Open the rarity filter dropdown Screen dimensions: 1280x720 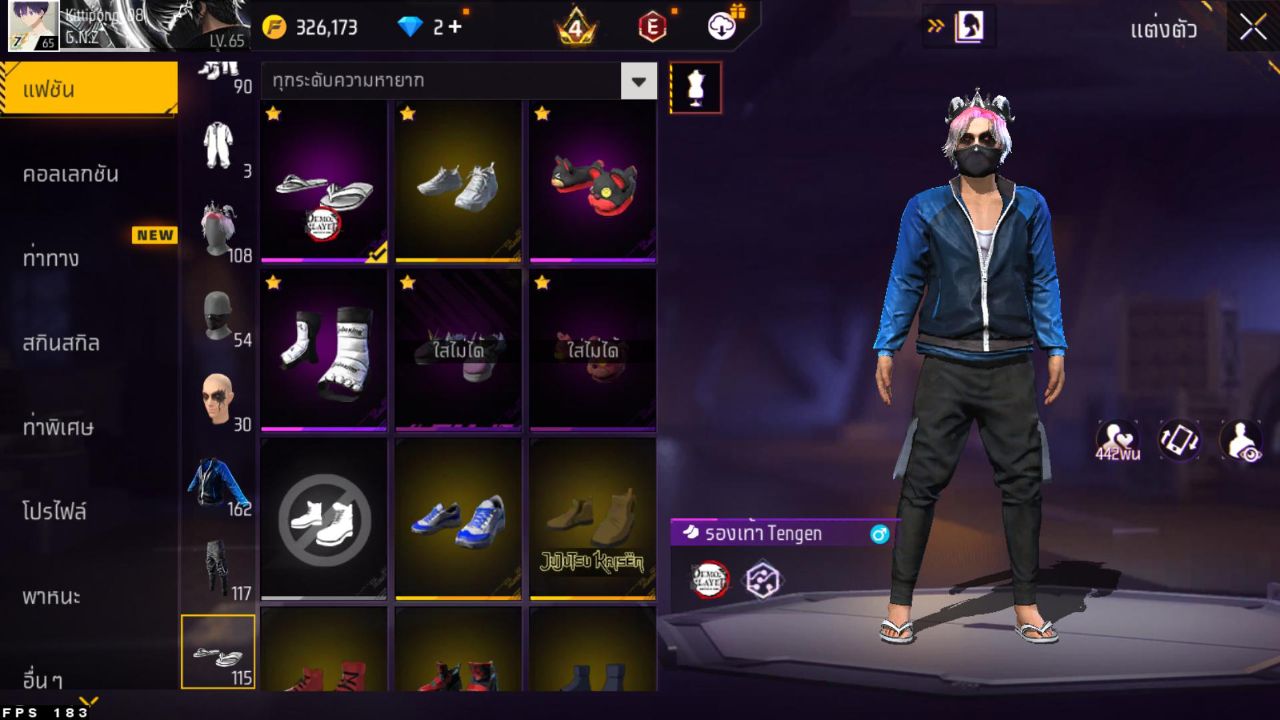pyautogui.click(x=638, y=81)
